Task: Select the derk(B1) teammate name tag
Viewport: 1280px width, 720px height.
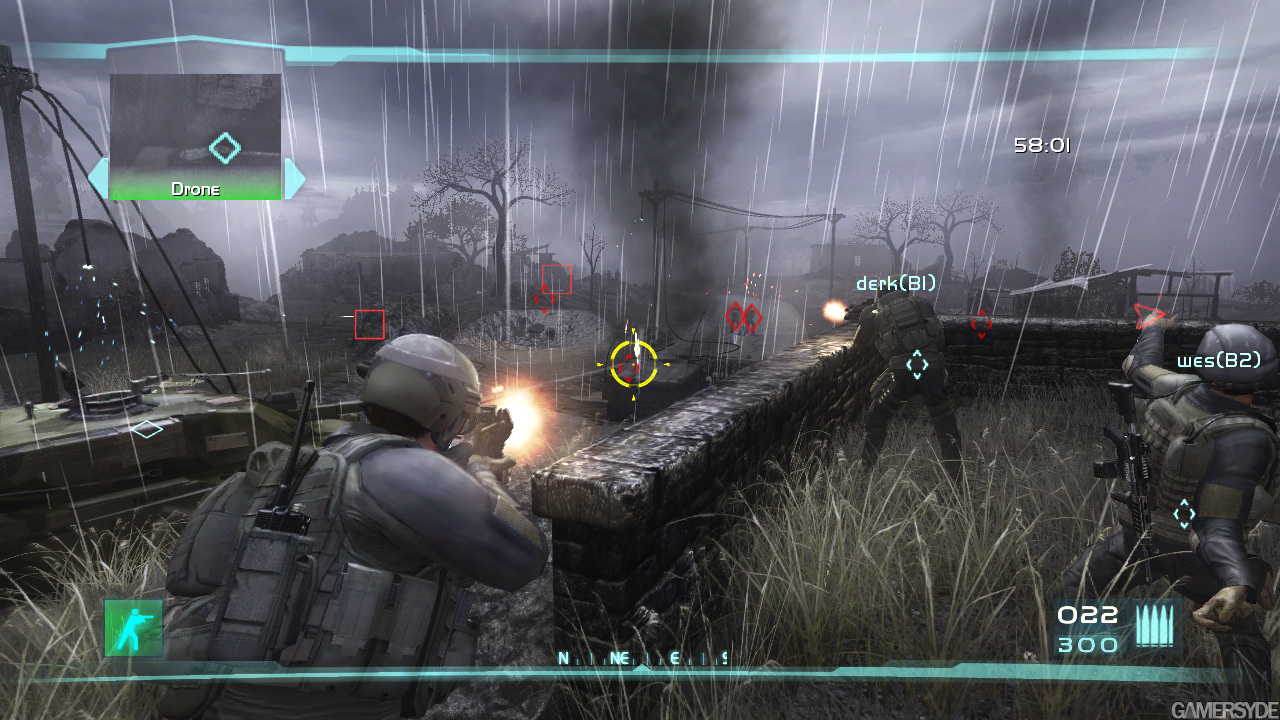Action: pyautogui.click(x=895, y=284)
